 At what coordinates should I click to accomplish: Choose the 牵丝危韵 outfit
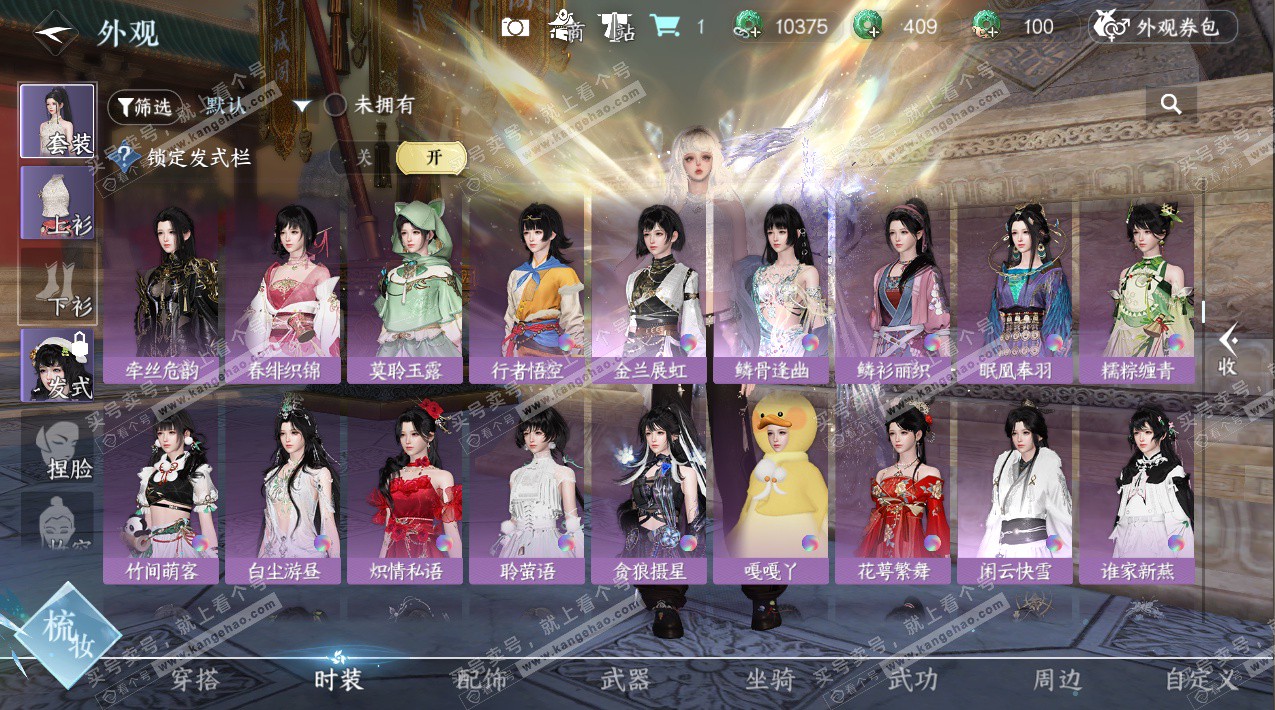point(161,290)
